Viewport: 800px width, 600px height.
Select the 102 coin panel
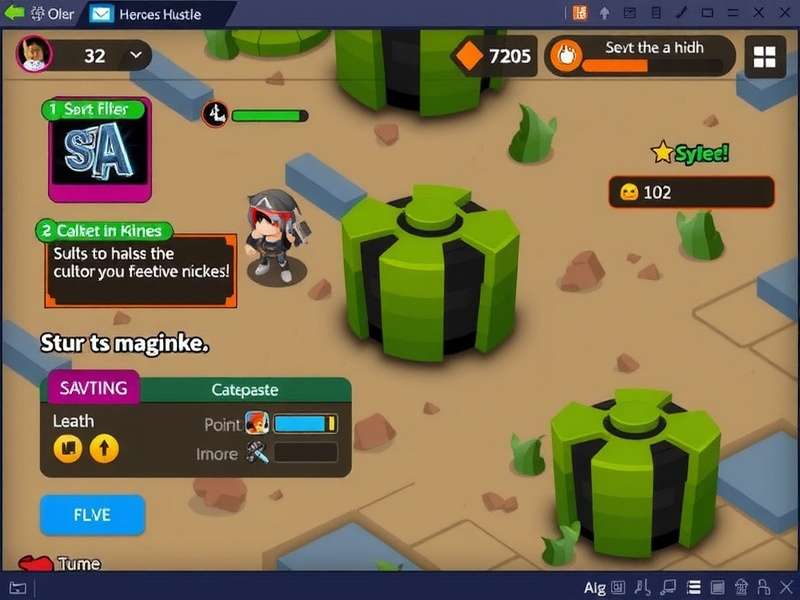(x=691, y=192)
